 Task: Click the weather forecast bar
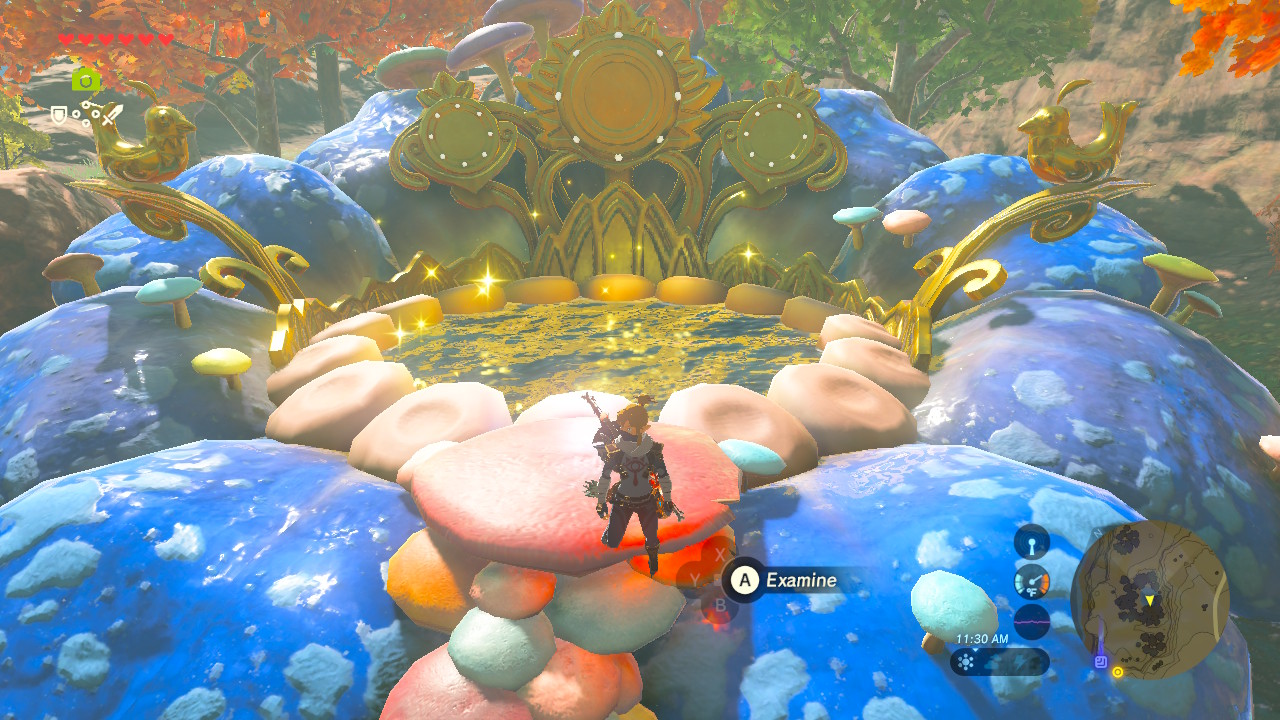point(999,661)
